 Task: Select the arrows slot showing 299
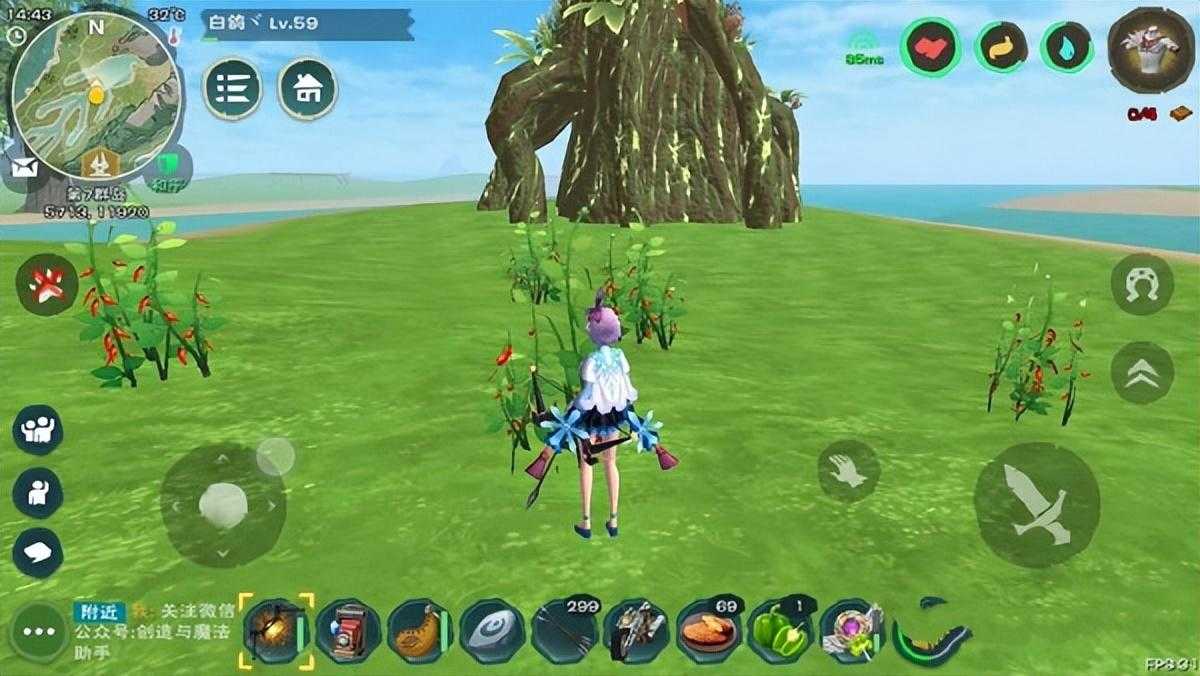pos(564,631)
